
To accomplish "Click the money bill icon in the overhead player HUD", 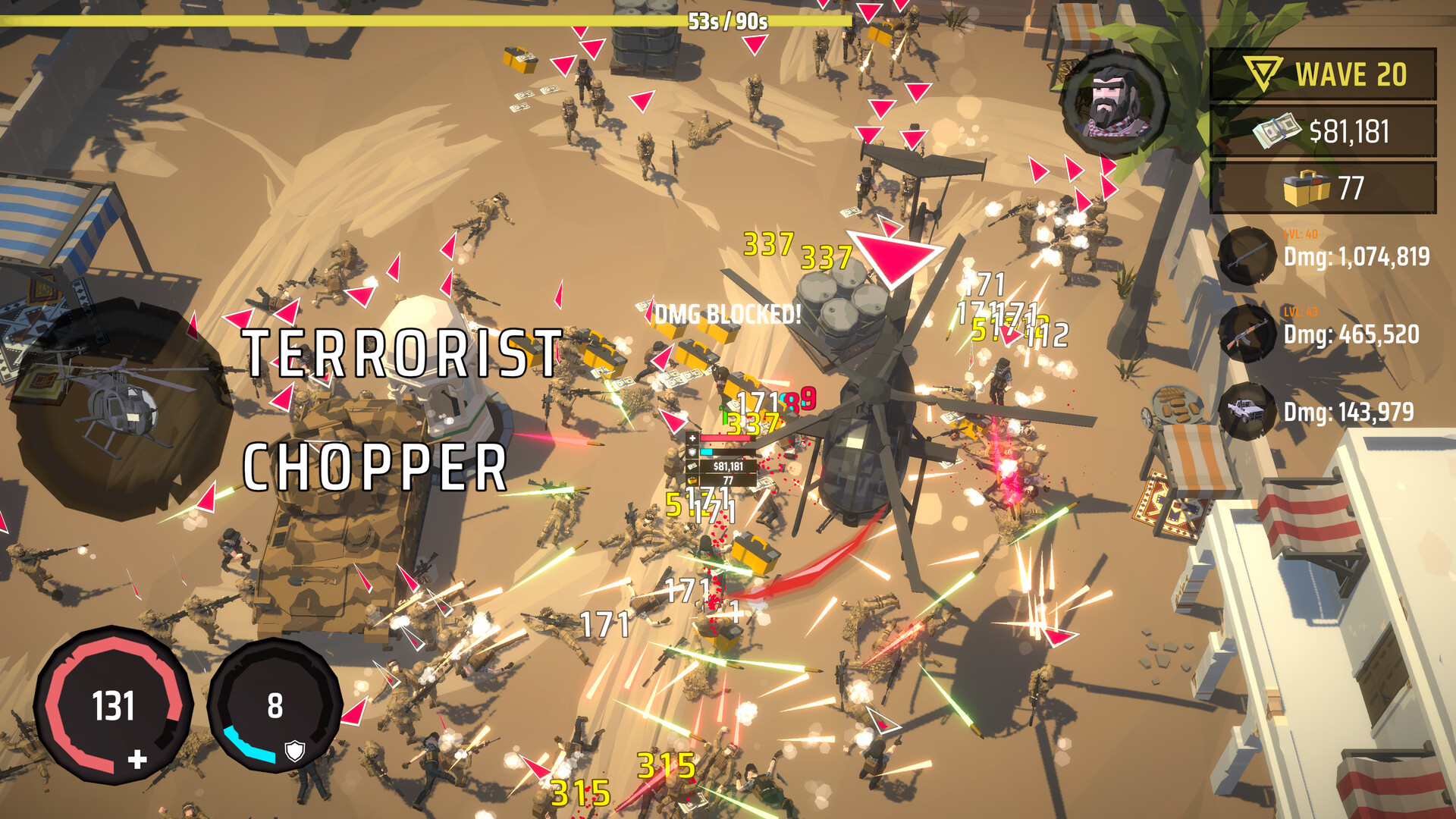I will coord(692,466).
